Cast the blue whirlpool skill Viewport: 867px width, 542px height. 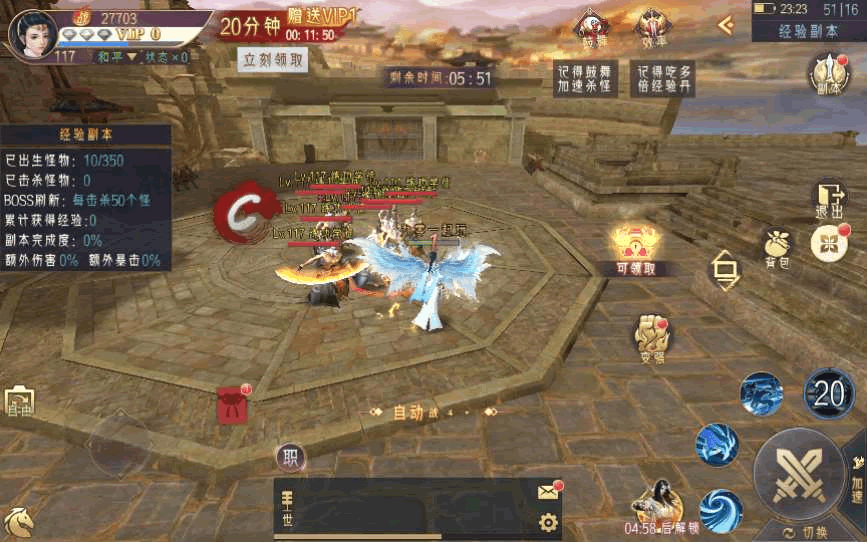720,510
